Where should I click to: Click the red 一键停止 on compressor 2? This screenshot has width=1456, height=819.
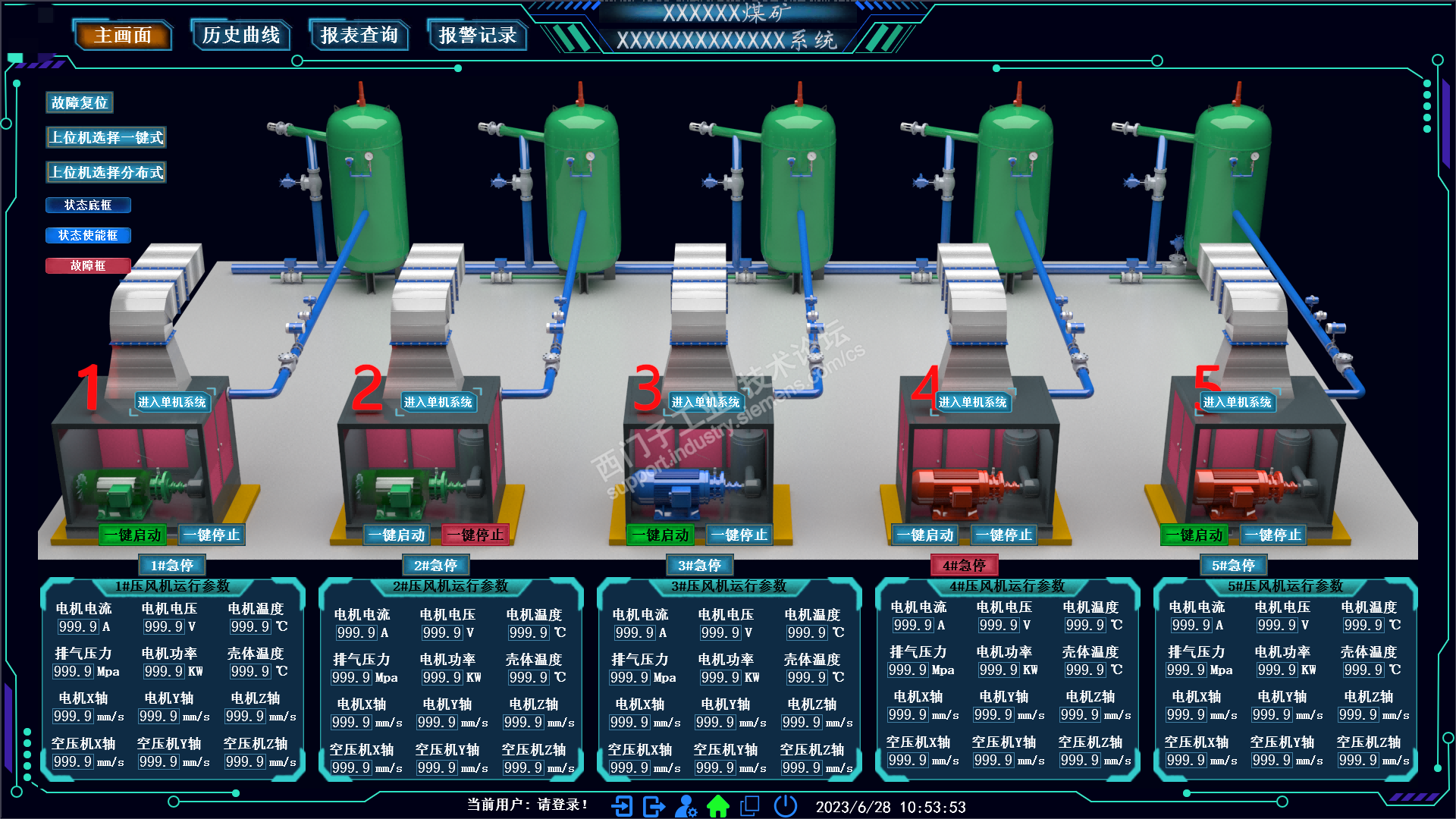click(475, 535)
